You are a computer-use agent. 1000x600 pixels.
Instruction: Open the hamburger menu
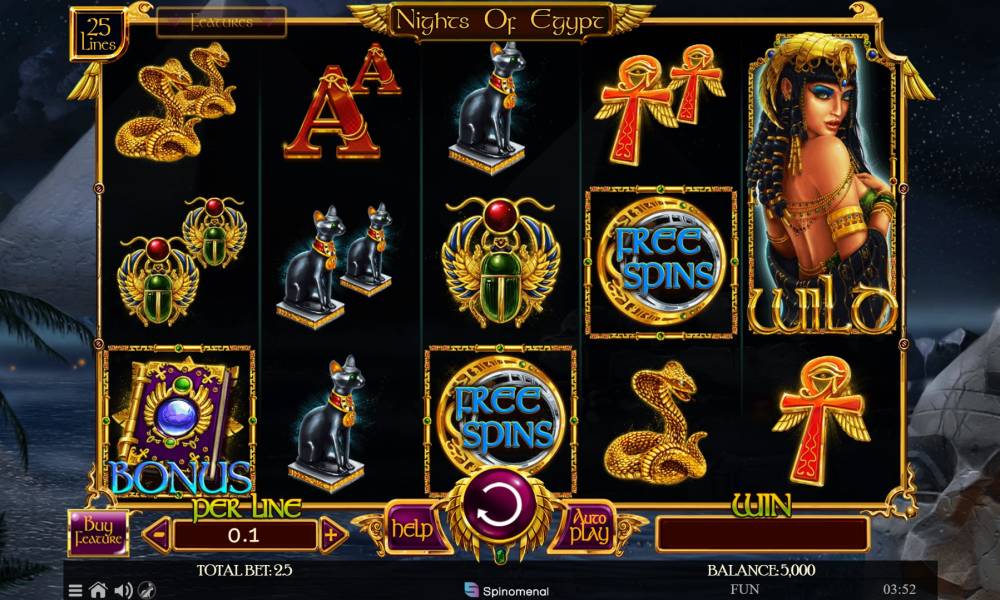pyautogui.click(x=76, y=590)
